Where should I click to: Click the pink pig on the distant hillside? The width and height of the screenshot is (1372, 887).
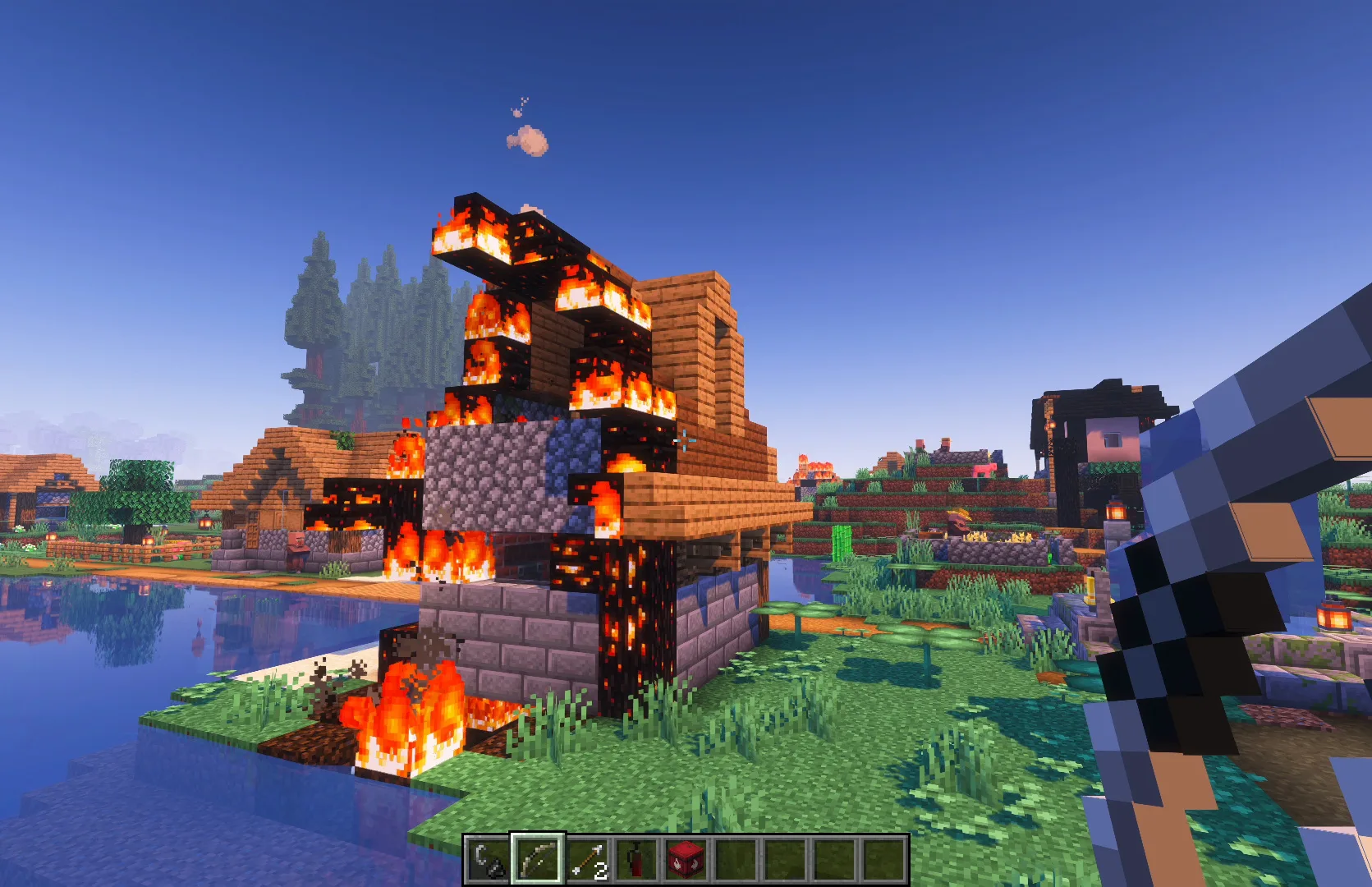coord(984,470)
